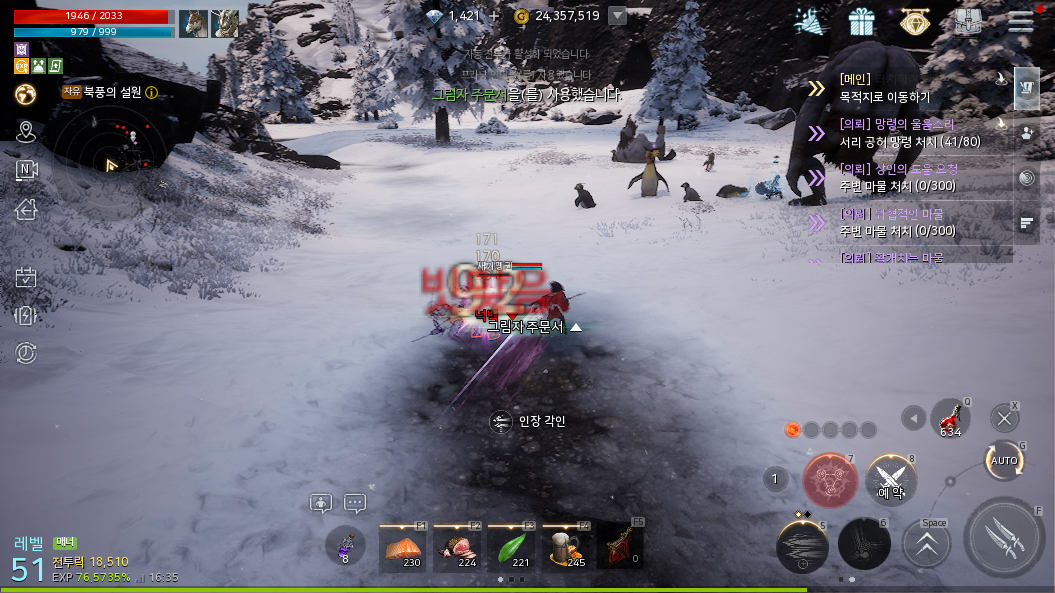Switch to the party tab icon

pyautogui.click(x=1027, y=132)
